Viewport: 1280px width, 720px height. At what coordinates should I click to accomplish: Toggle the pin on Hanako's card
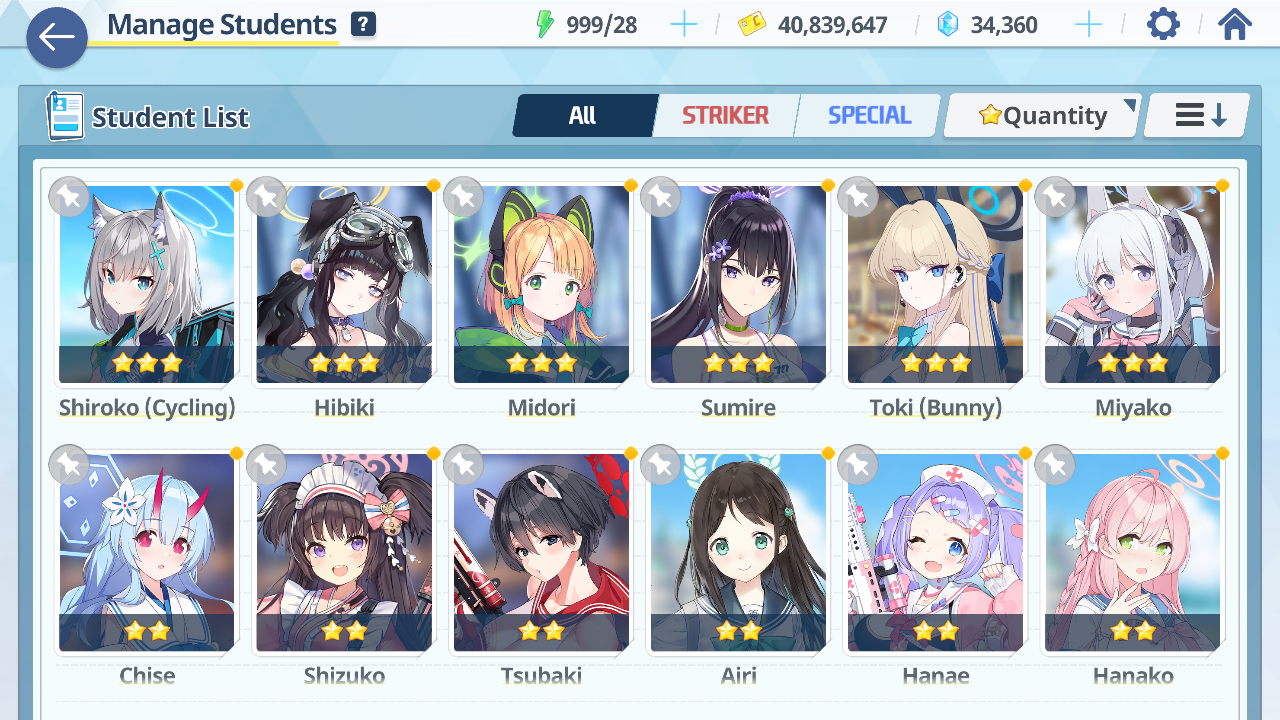(x=1055, y=464)
